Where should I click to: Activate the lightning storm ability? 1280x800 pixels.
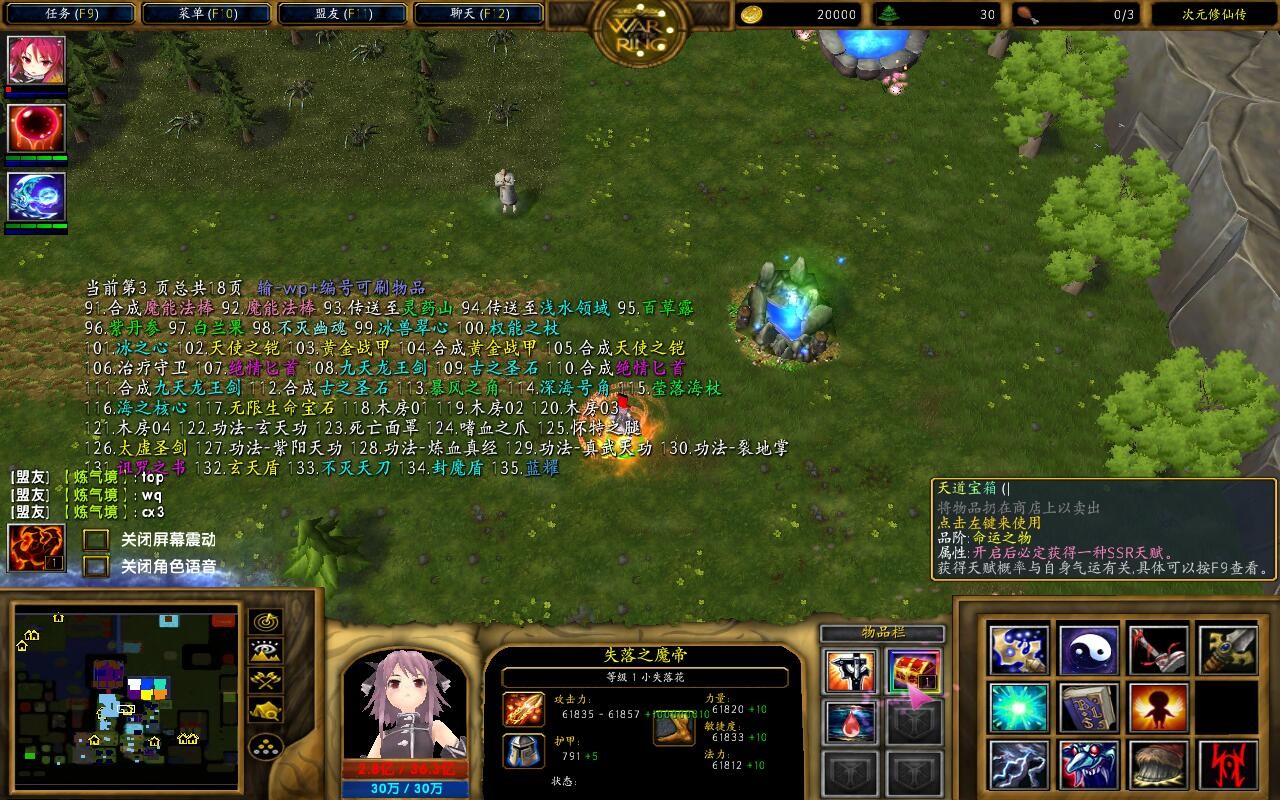coord(1019,765)
